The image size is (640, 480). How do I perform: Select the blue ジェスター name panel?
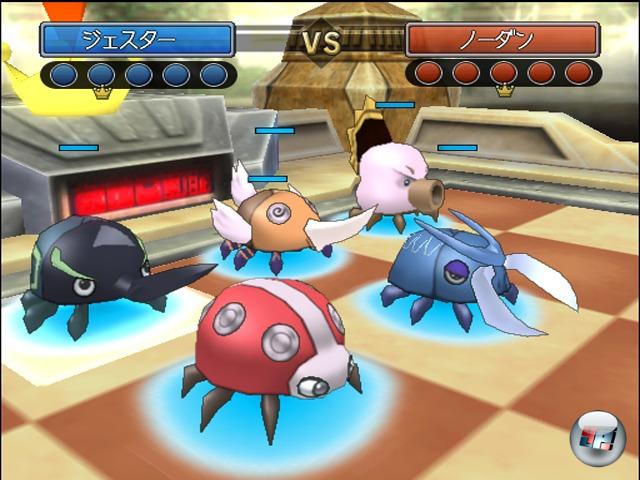[137, 40]
